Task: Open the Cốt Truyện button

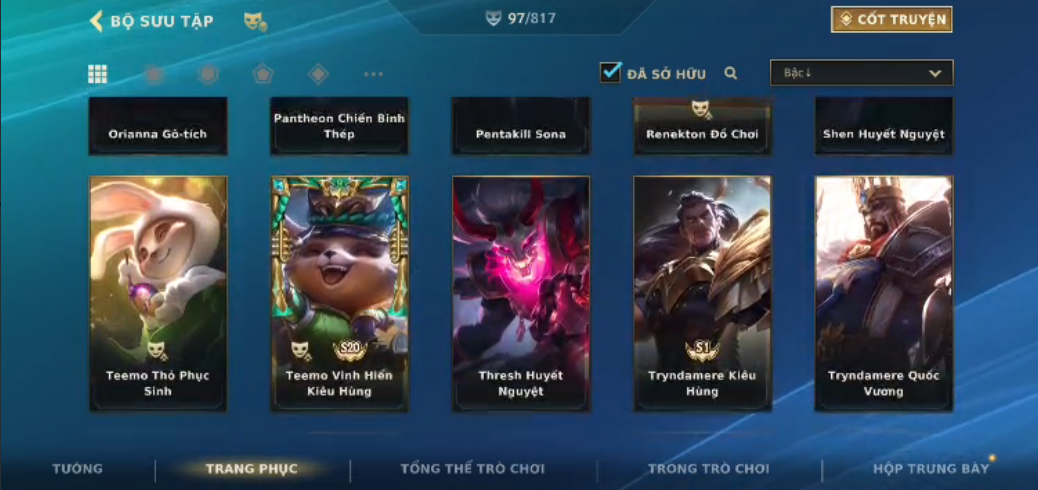Action: click(891, 19)
